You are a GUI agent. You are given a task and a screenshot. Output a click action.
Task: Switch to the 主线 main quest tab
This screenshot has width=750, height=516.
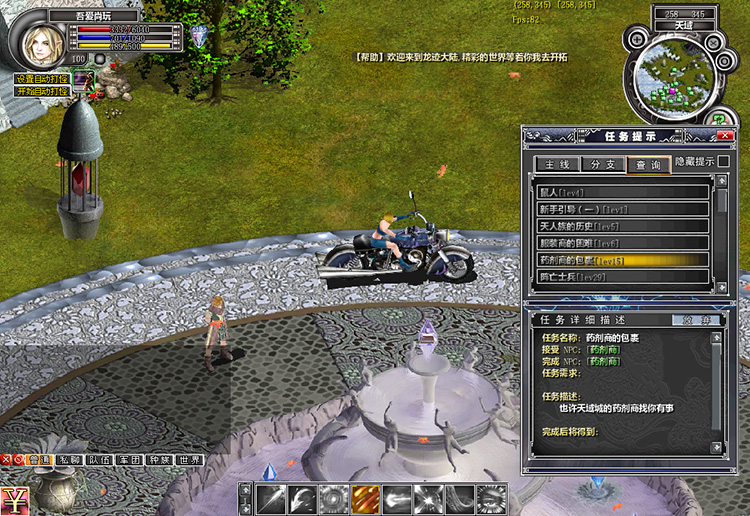557,164
